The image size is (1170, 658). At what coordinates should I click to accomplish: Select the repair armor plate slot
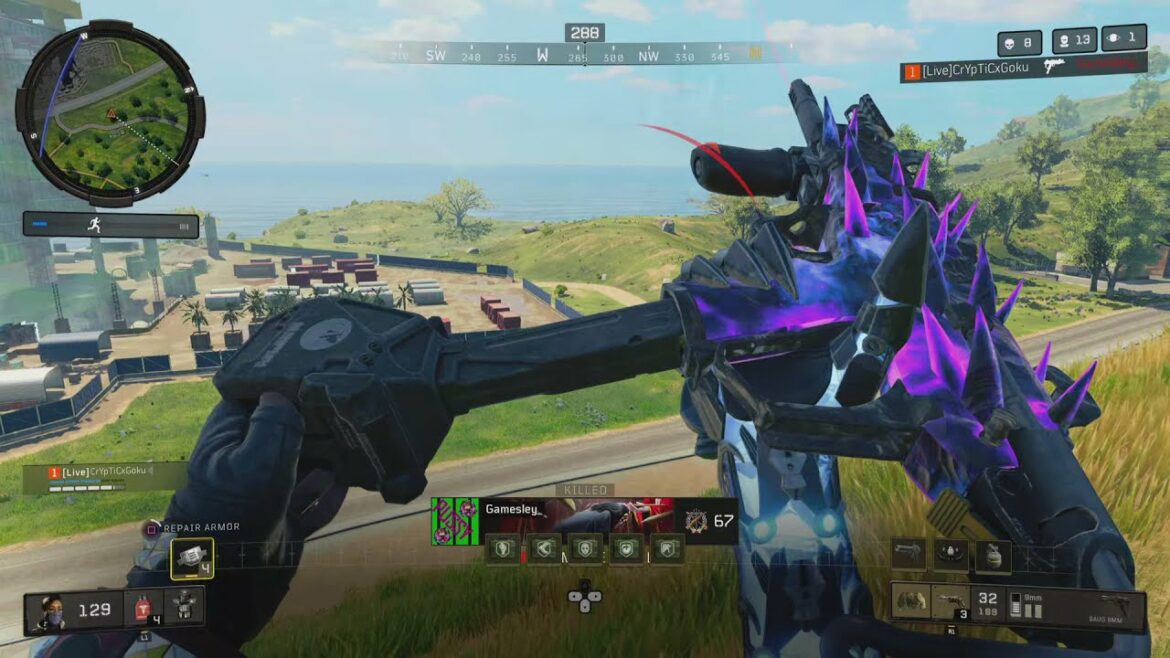[x=191, y=558]
